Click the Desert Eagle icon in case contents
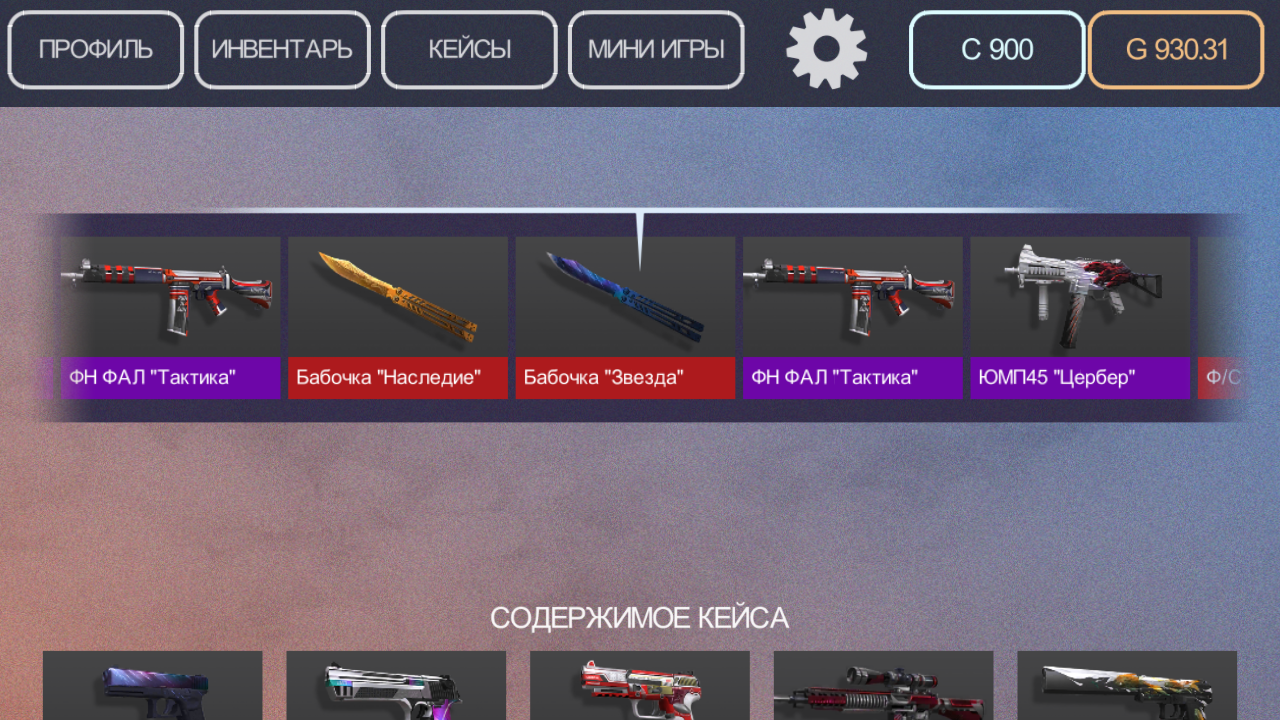This screenshot has height=720, width=1280. pyautogui.click(x=396, y=690)
